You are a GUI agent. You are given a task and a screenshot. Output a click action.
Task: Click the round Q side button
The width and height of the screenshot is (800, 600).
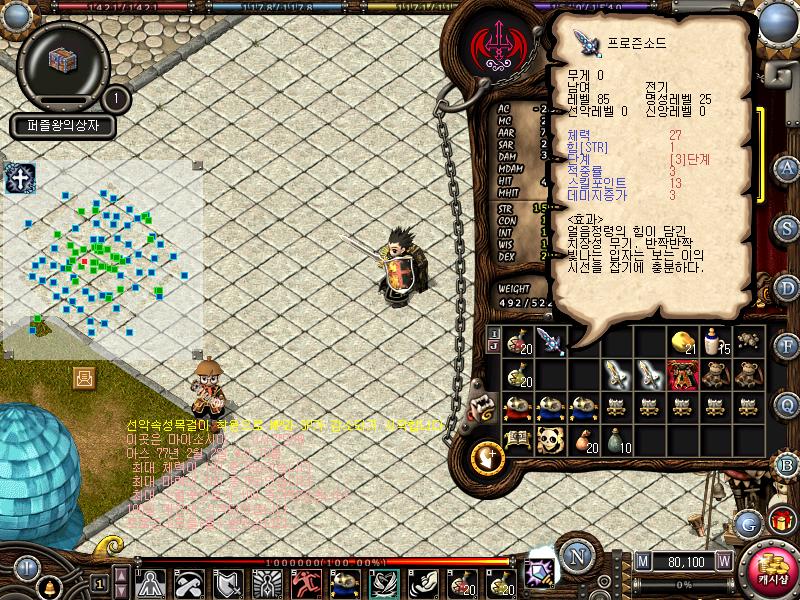pos(787,404)
